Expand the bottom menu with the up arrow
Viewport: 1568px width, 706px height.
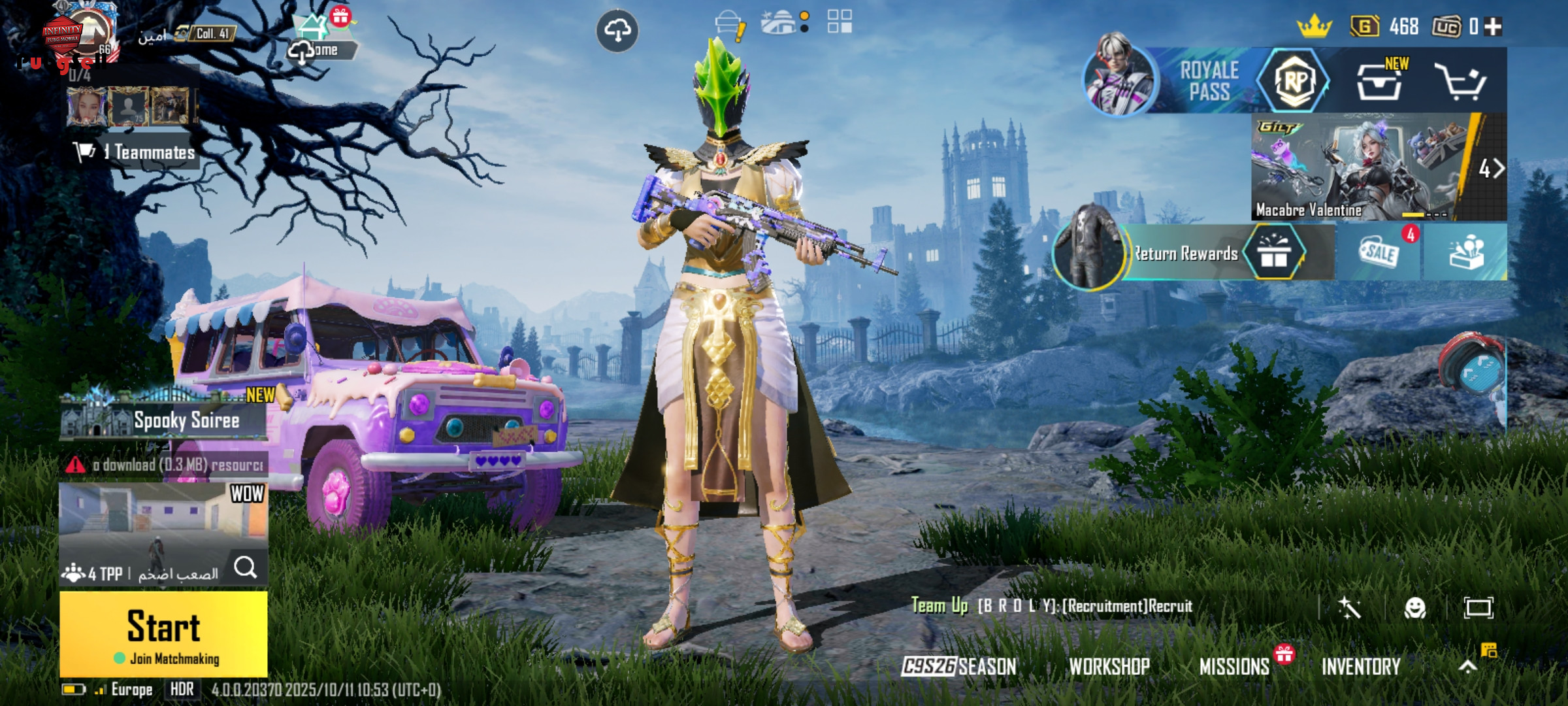(1467, 666)
